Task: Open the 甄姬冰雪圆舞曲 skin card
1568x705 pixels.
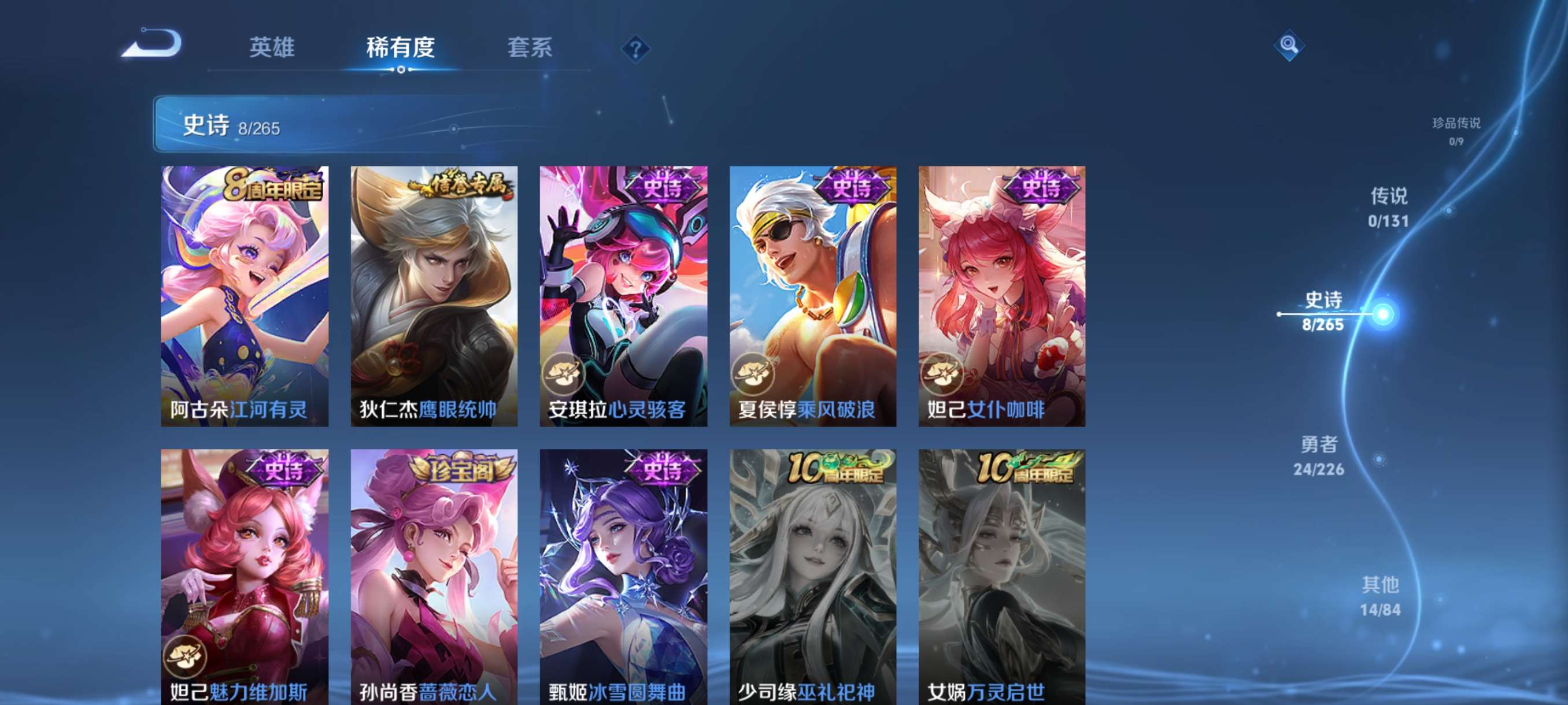Action: click(x=622, y=572)
